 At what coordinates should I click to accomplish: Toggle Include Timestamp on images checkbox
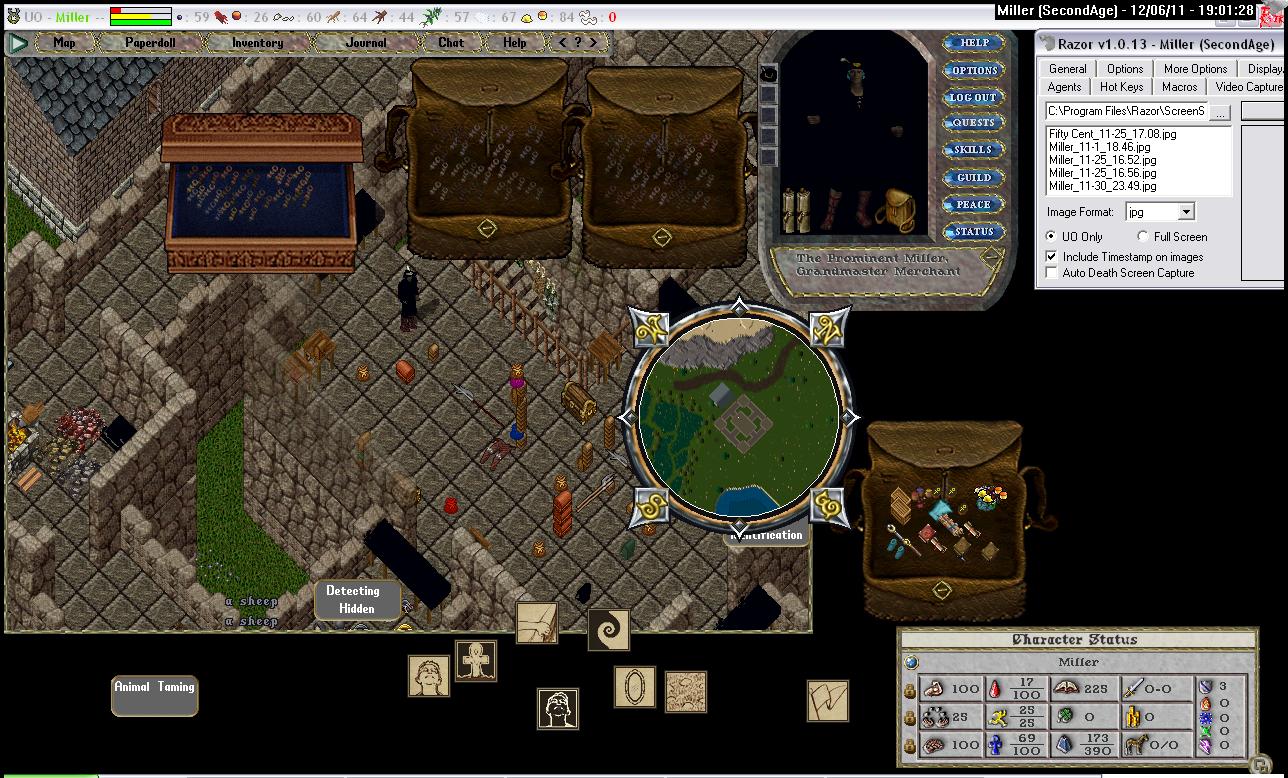click(x=1051, y=257)
